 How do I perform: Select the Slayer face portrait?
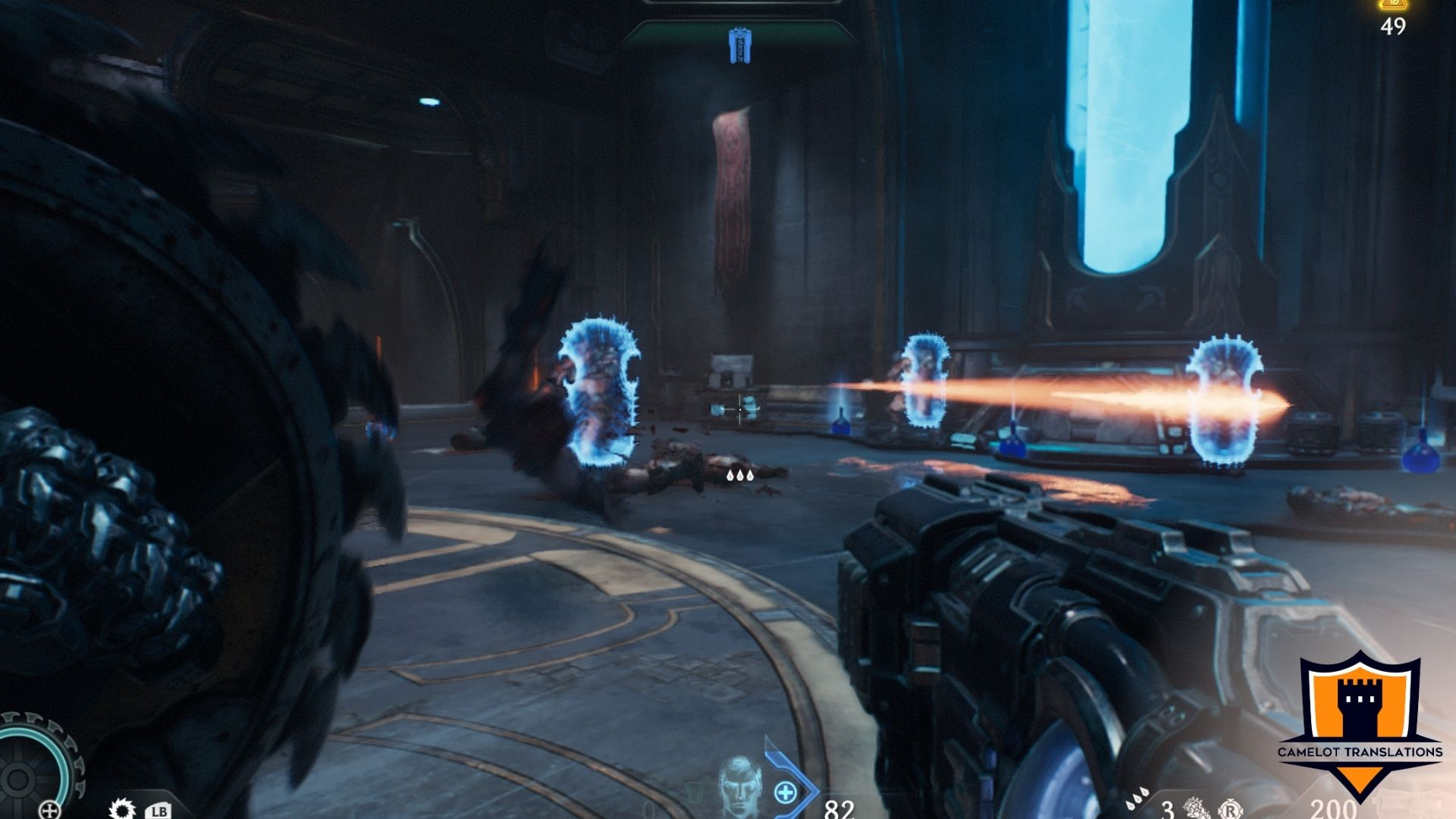coord(739,787)
